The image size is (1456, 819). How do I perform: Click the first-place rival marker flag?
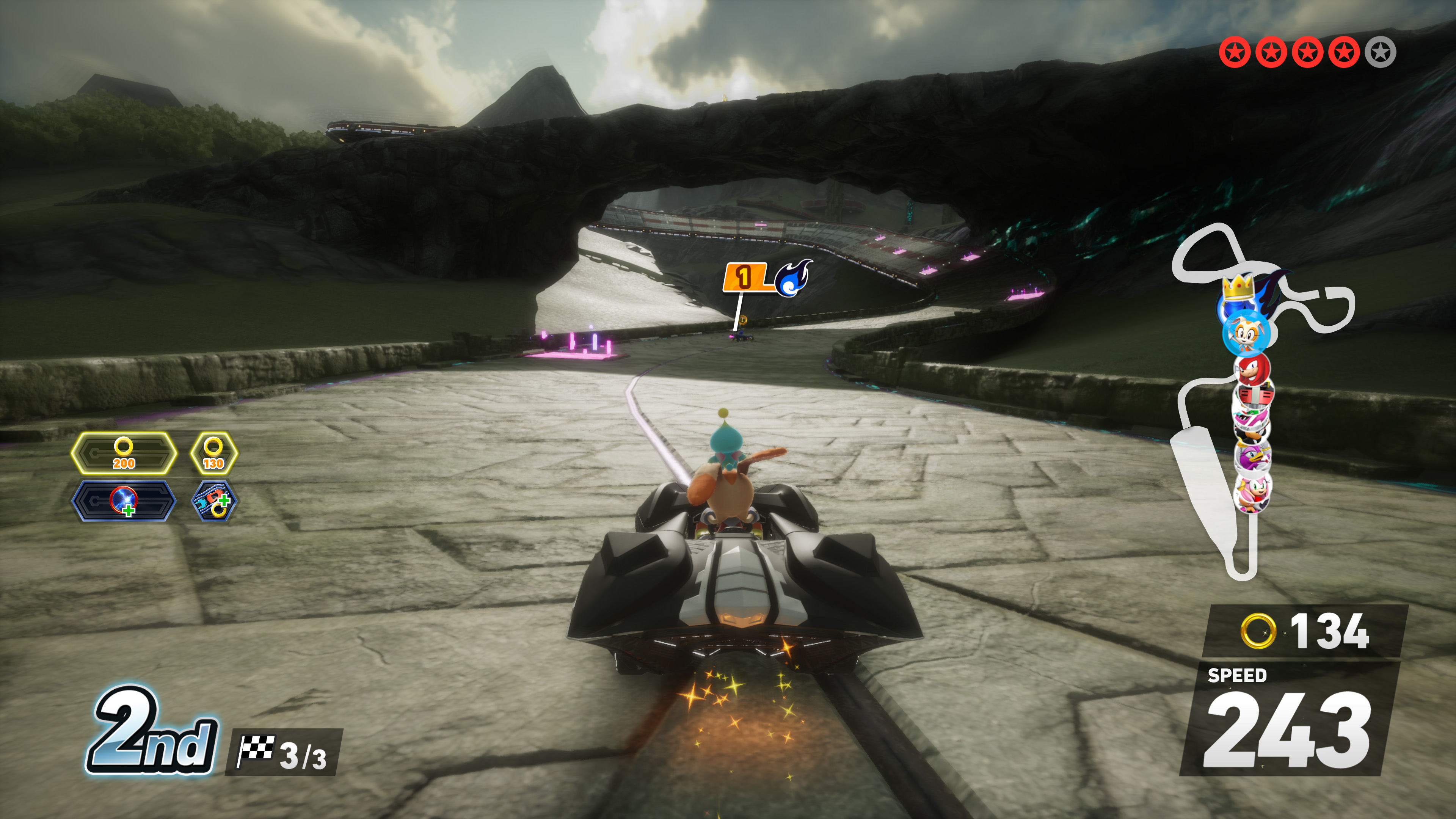pos(744,278)
